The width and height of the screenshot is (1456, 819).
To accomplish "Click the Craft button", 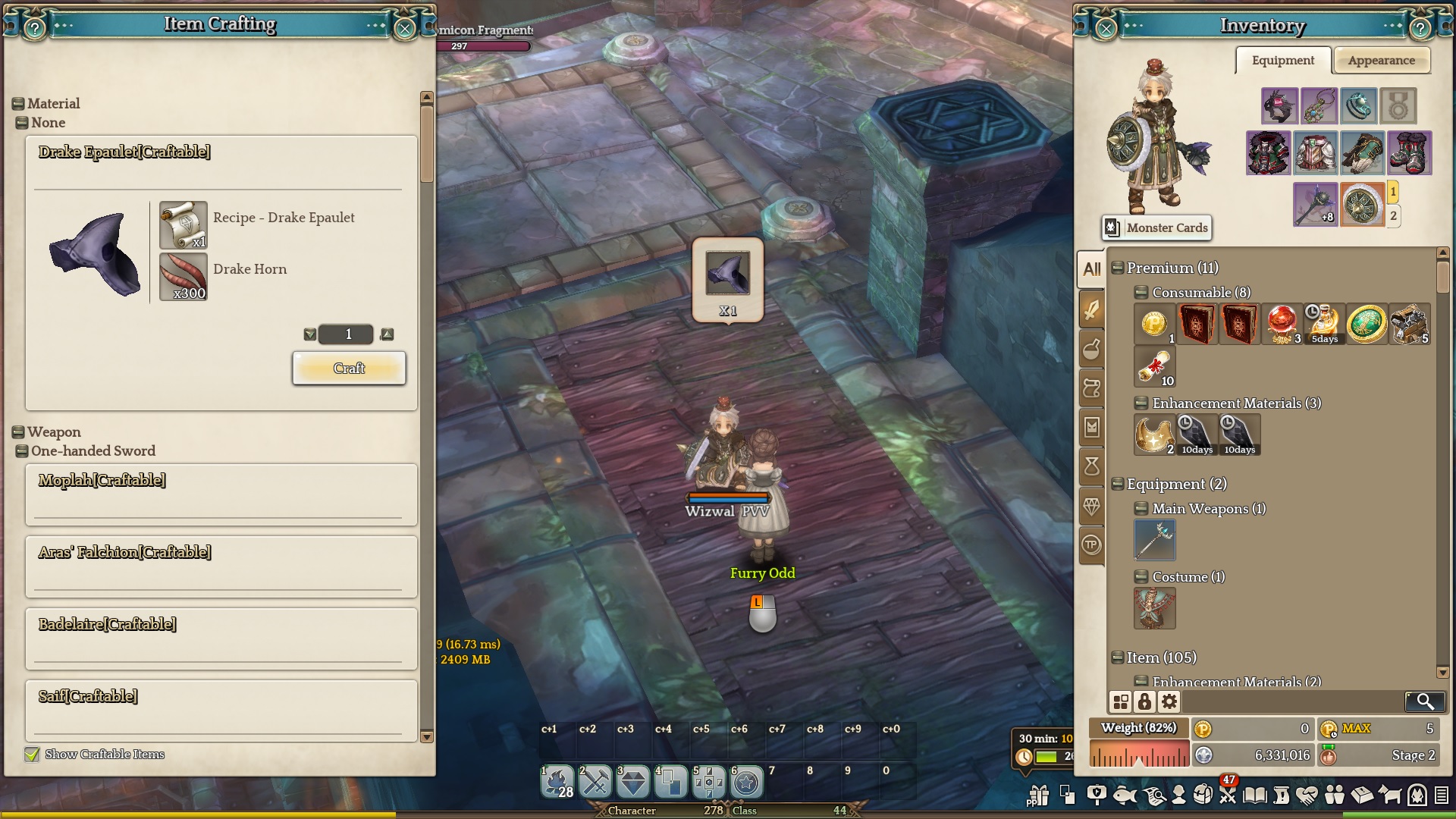I will 349,369.
